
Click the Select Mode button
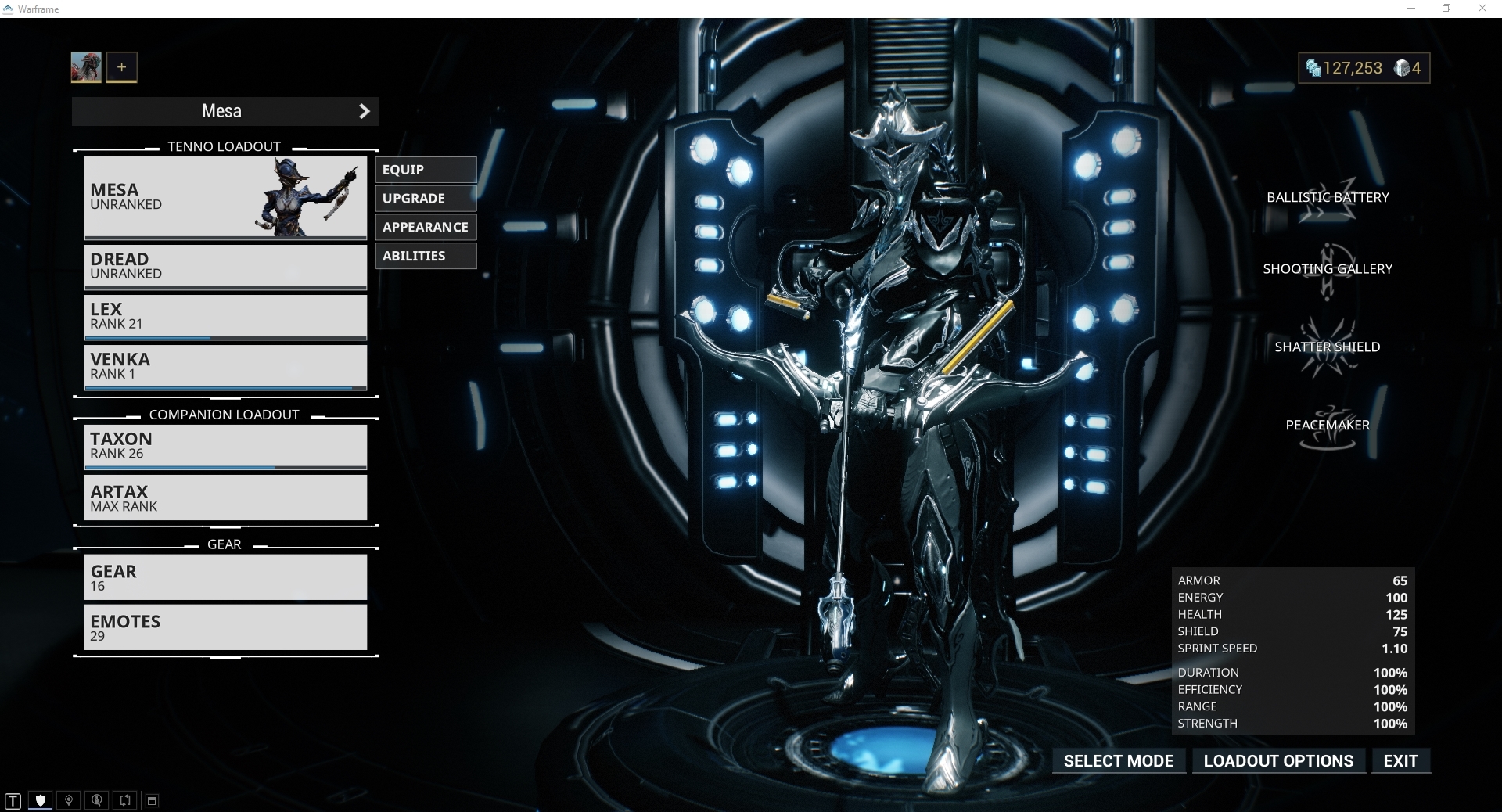tap(1118, 761)
